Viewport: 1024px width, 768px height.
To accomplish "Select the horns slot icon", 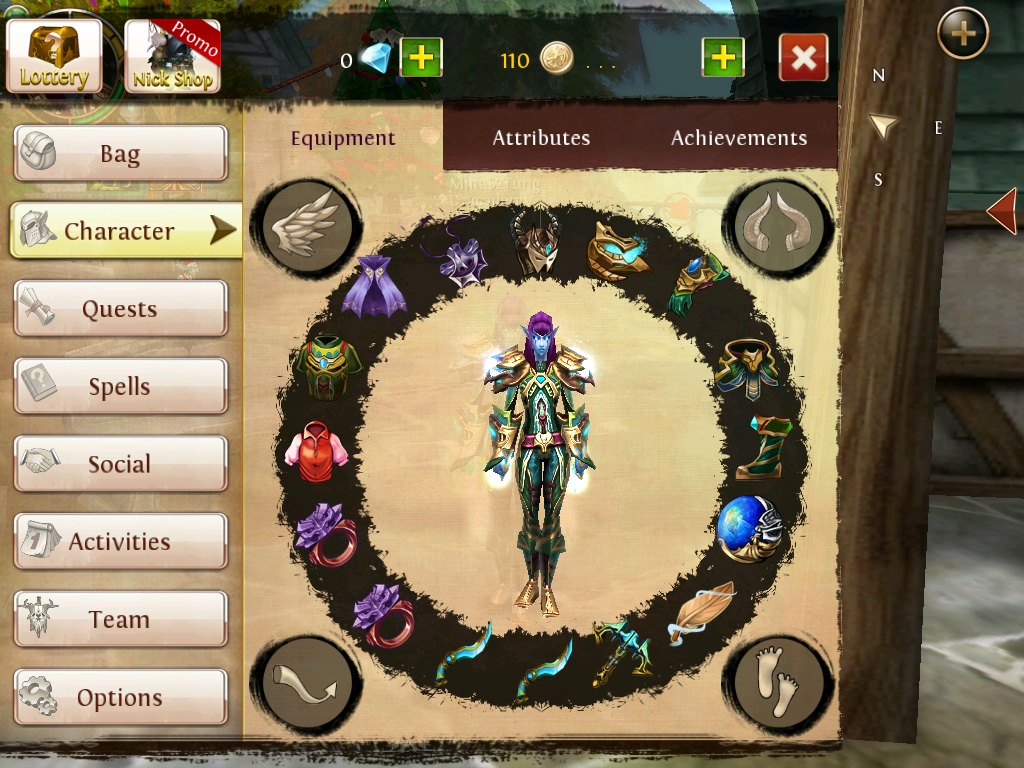I will coord(780,226).
